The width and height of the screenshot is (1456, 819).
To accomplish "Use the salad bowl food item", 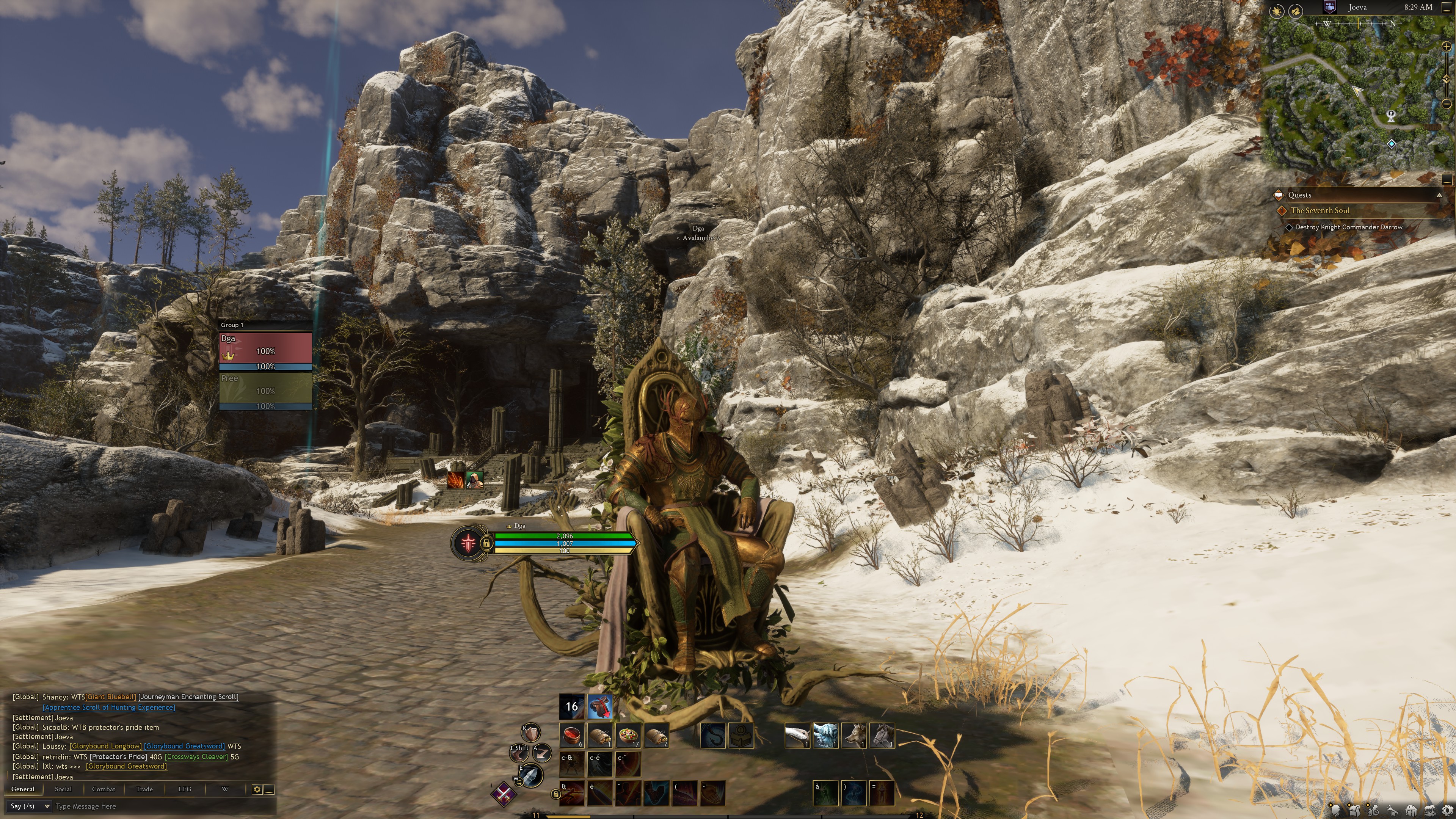I will 628,735.
